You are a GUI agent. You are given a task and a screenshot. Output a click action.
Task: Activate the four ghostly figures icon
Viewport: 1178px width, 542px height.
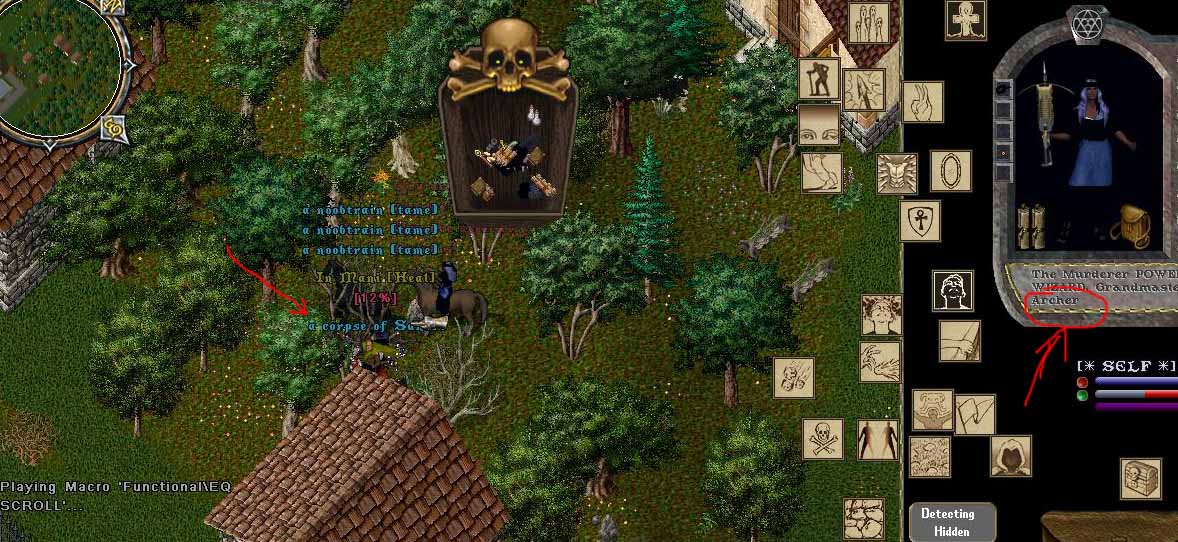869,22
